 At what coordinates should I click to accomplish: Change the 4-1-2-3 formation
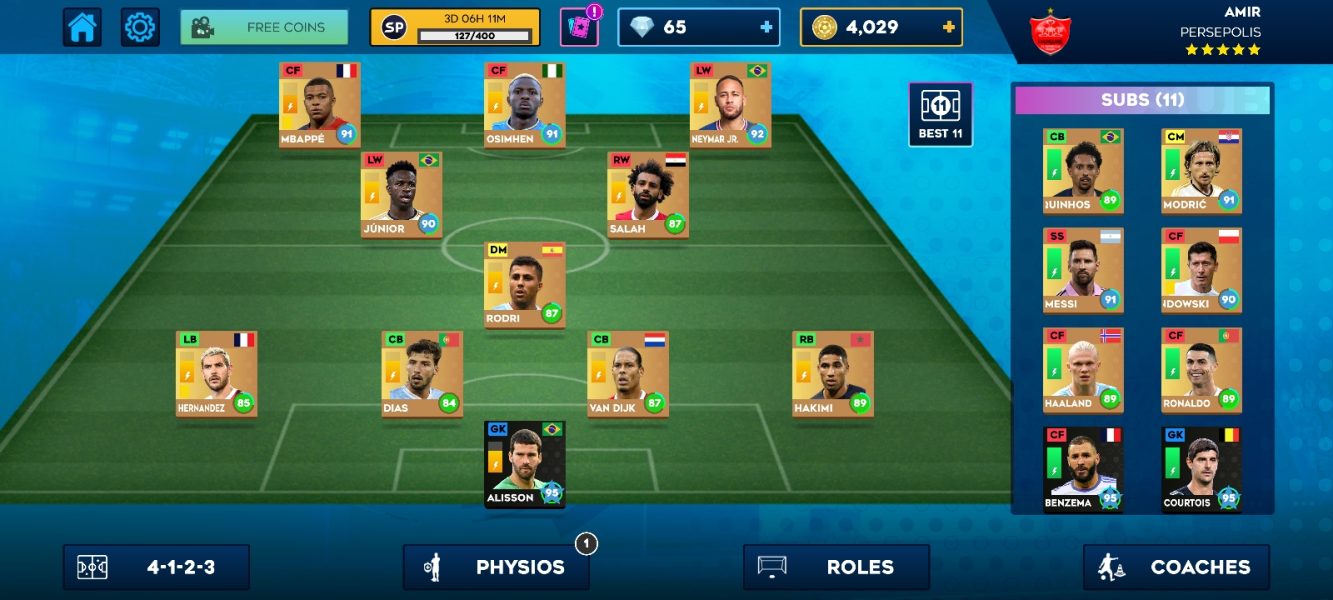156,567
